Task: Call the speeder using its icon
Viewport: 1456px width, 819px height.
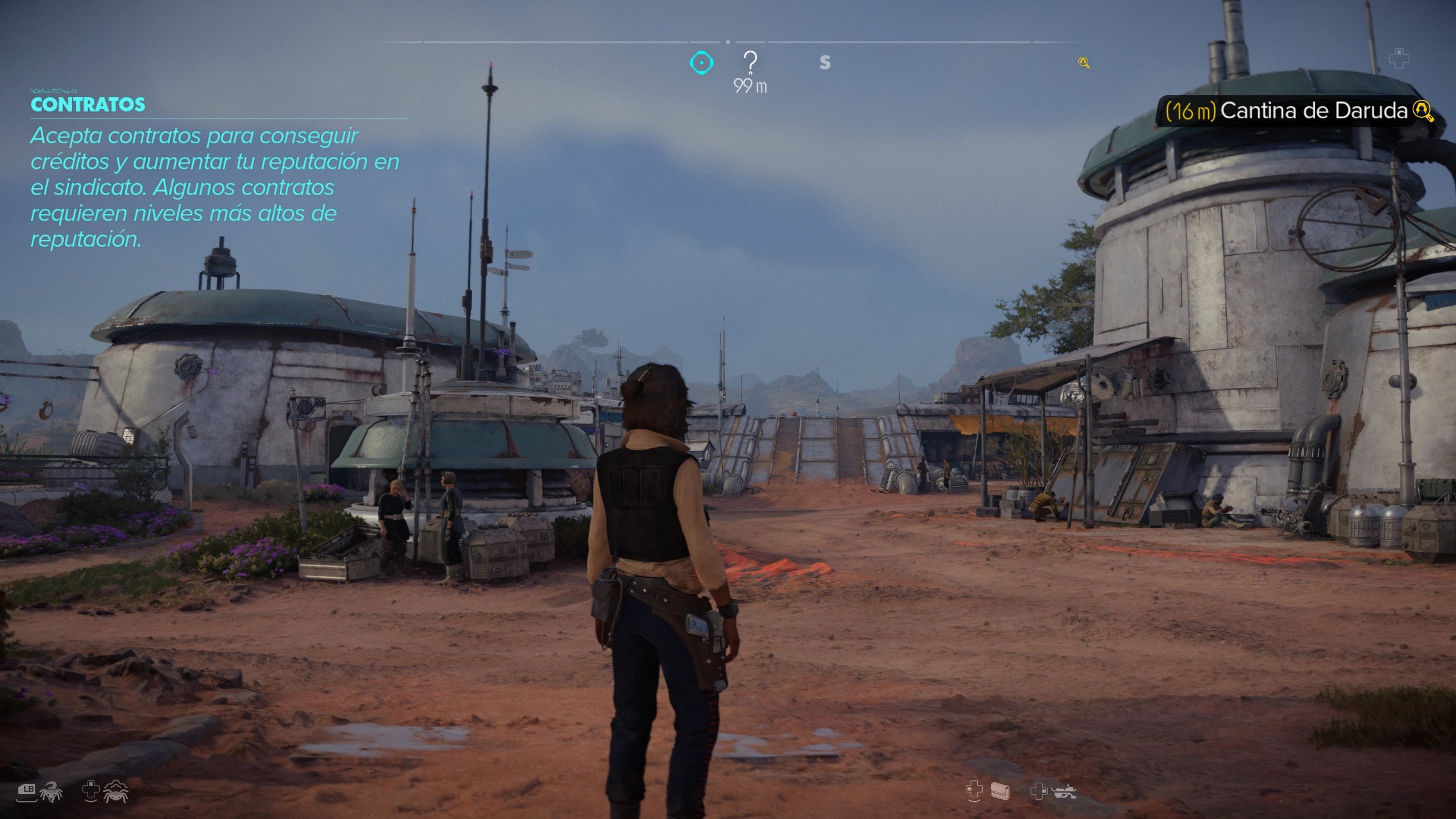Action: [x=1064, y=792]
